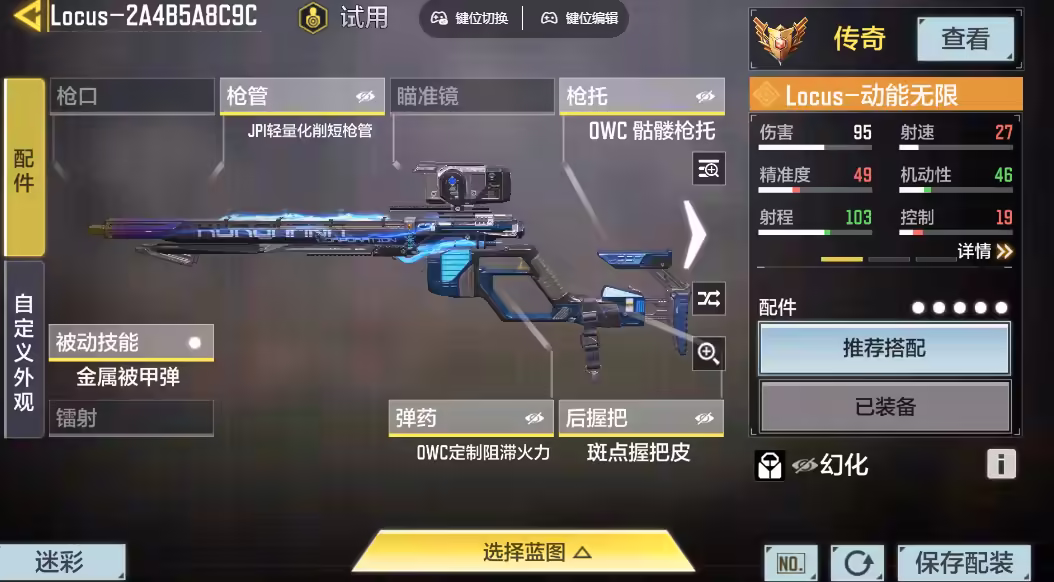1054x582 pixels.
Task: Select the 镭射 laser slot
Action: point(131,418)
